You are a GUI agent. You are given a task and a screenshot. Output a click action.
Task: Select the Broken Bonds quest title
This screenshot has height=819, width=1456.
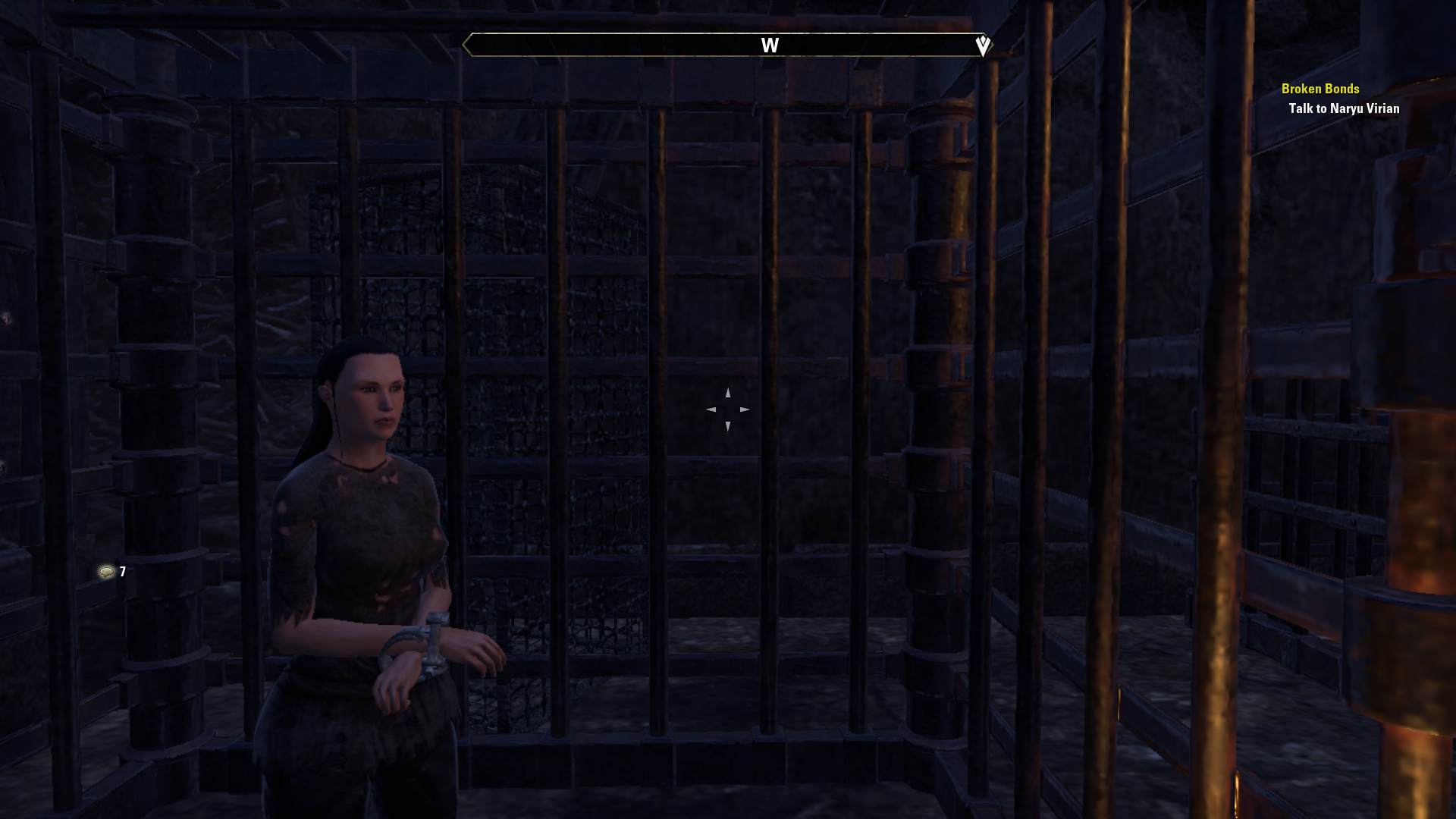1319,89
